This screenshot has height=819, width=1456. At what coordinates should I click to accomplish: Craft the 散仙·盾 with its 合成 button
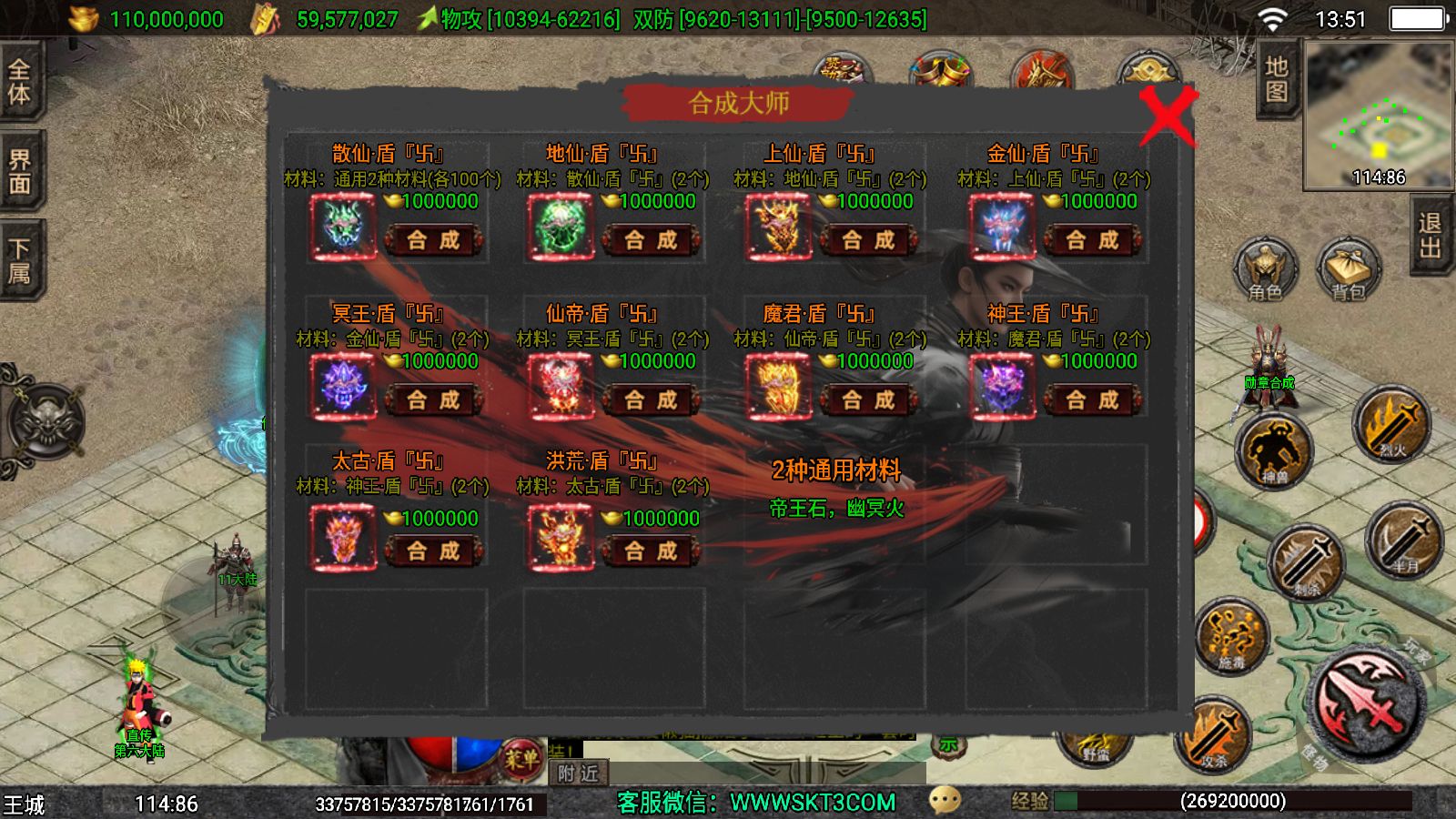tap(433, 240)
